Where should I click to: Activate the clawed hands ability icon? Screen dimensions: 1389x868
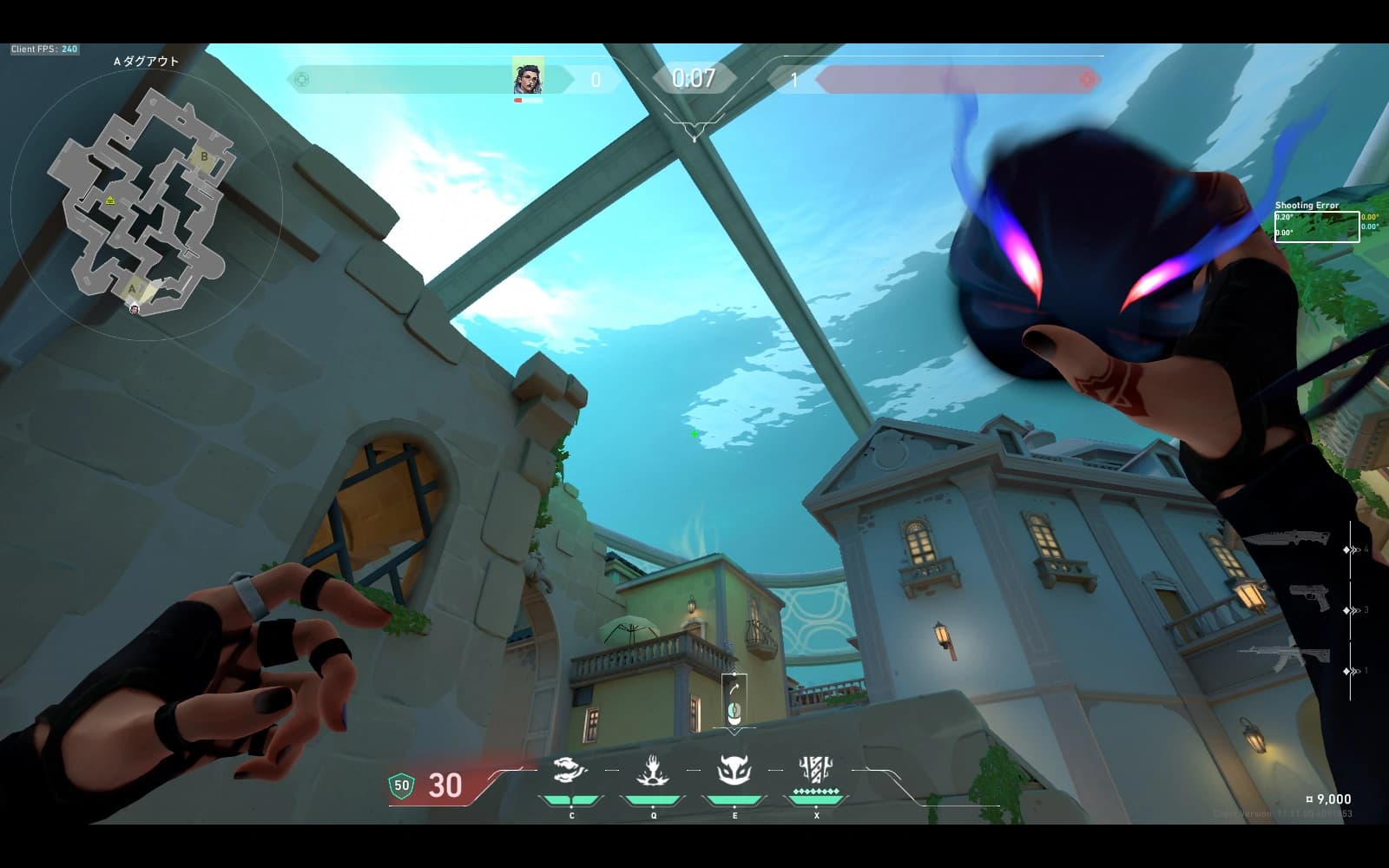[570, 769]
